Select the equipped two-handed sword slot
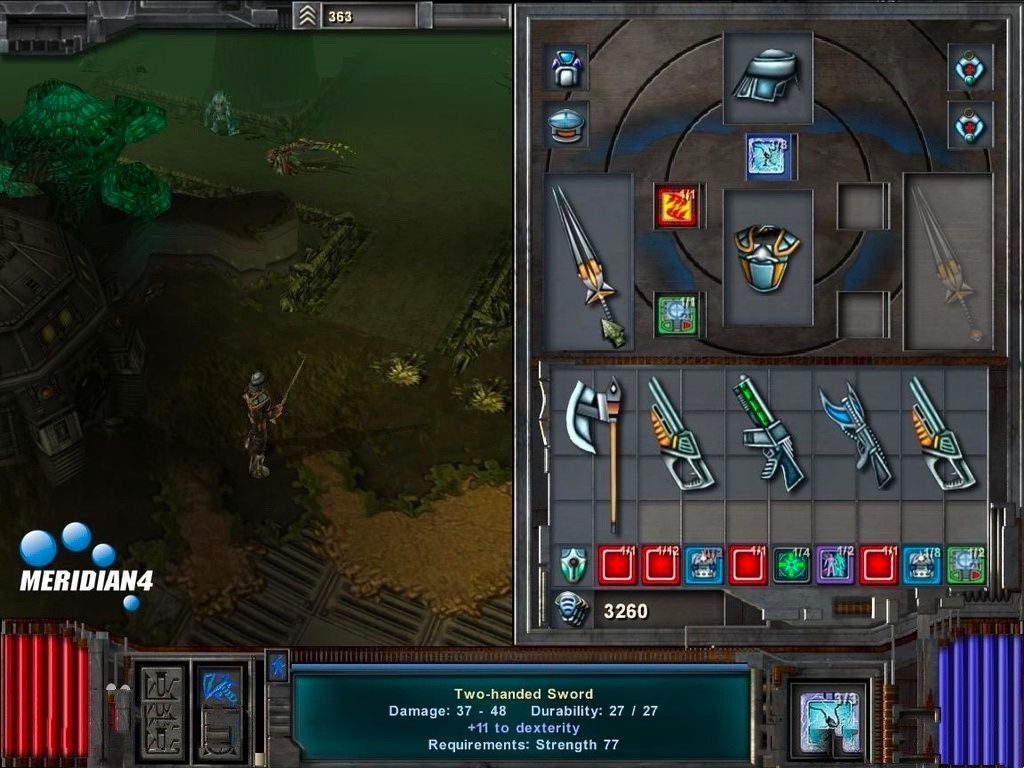1024x768 pixels. pos(588,262)
